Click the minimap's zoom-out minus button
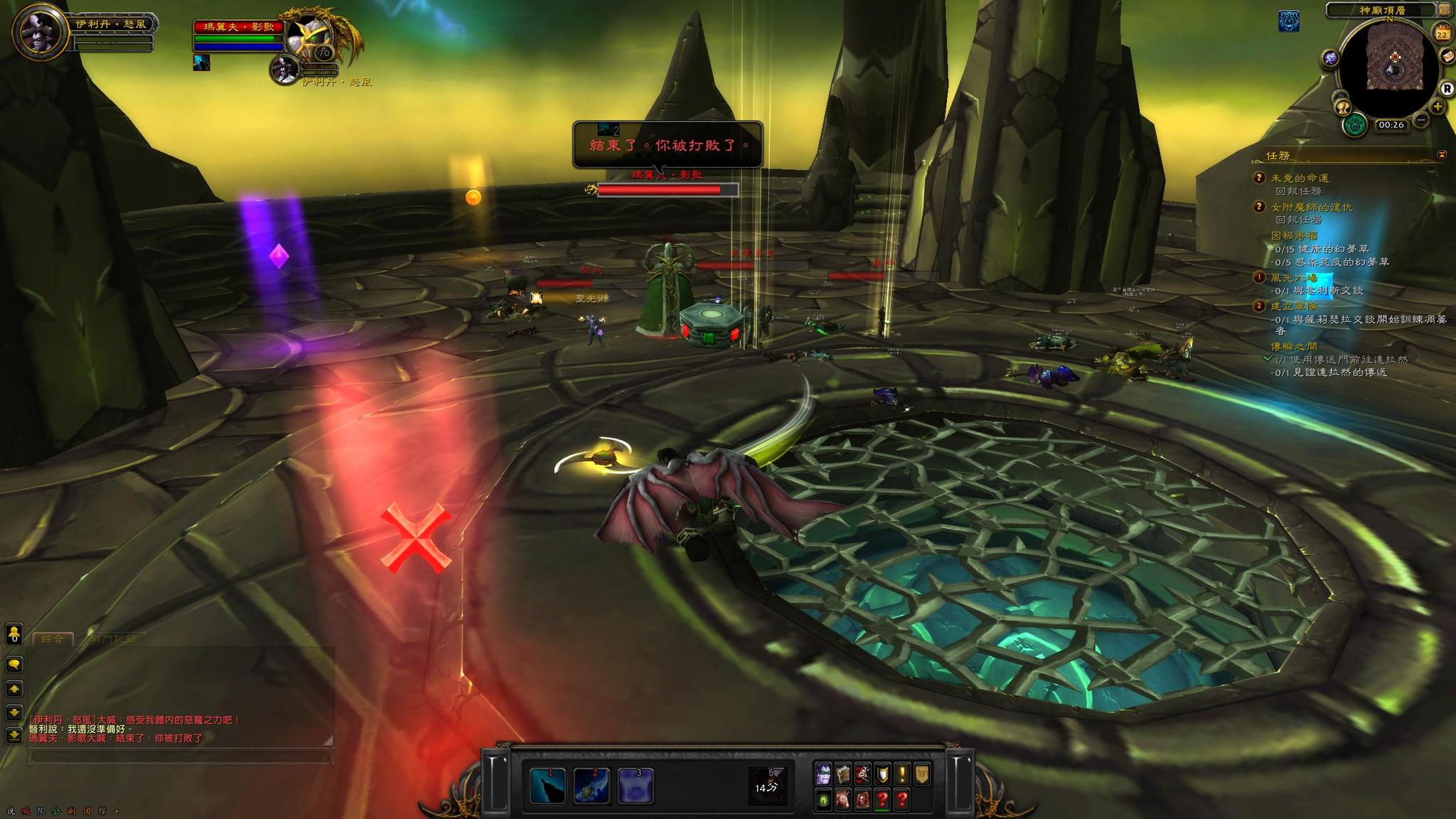 click(1421, 119)
